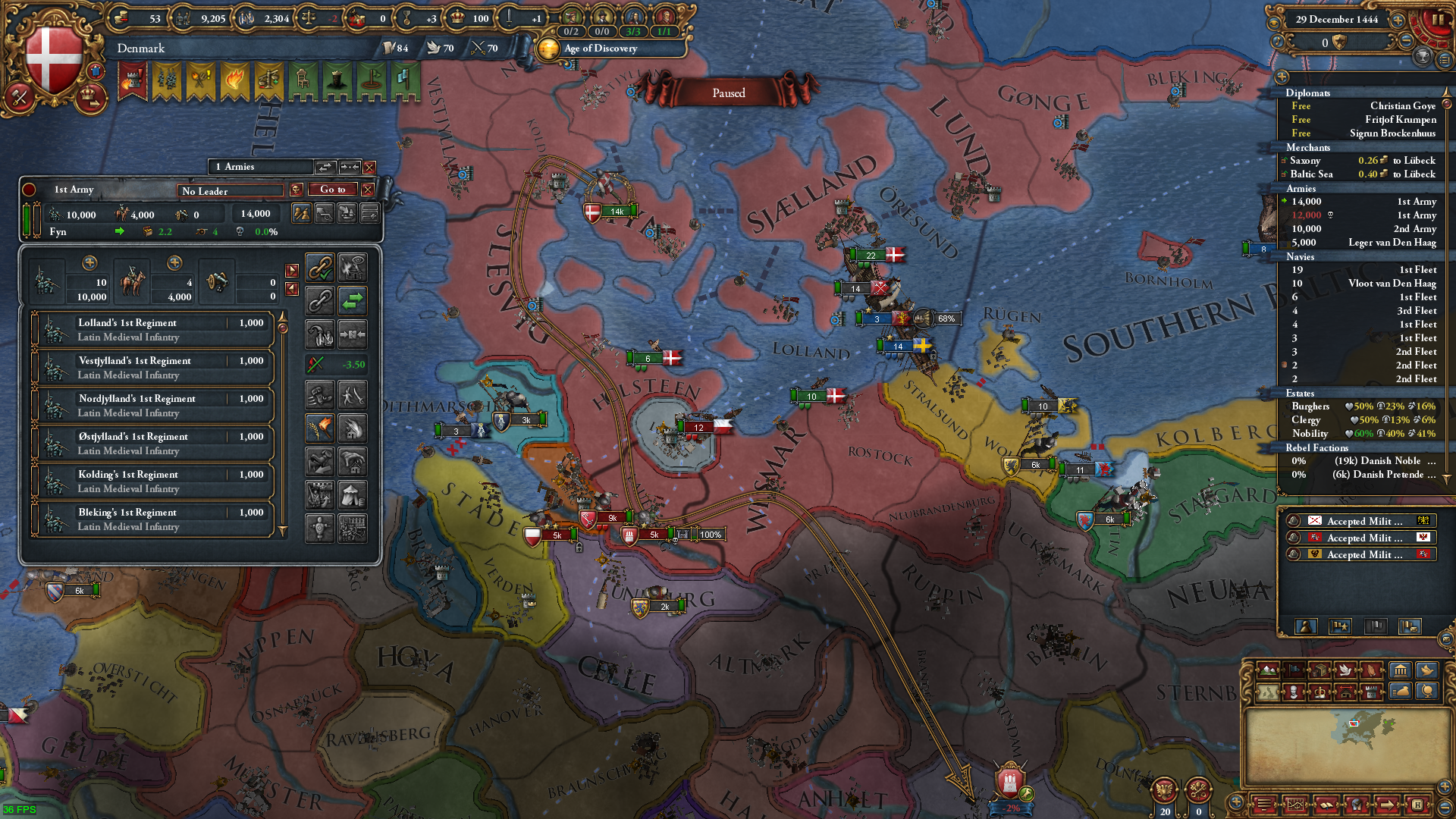Toggle the army attach chain-link setting

(x=319, y=267)
